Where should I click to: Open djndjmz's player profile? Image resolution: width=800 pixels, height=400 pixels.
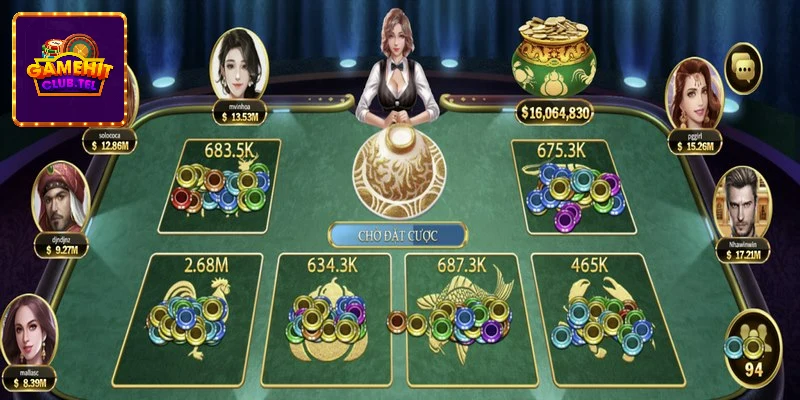[x=58, y=198]
